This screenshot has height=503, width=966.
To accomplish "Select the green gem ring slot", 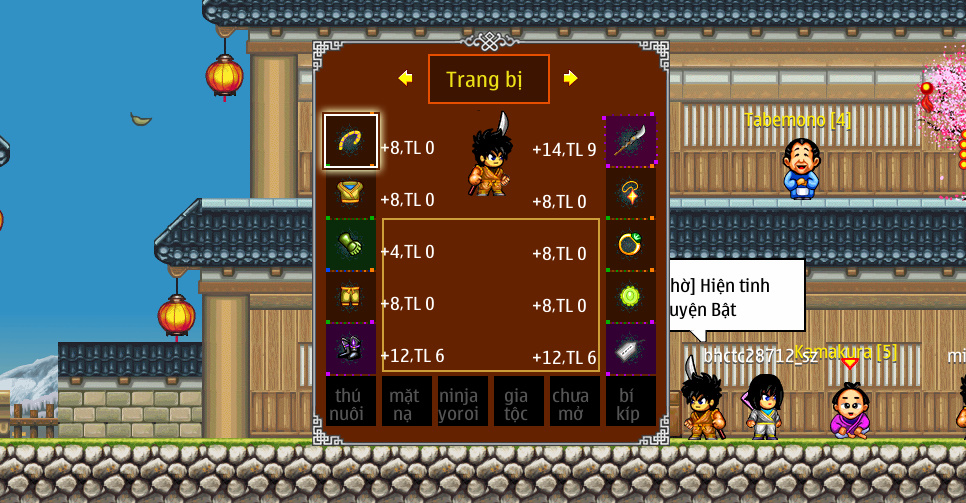I will [631, 245].
